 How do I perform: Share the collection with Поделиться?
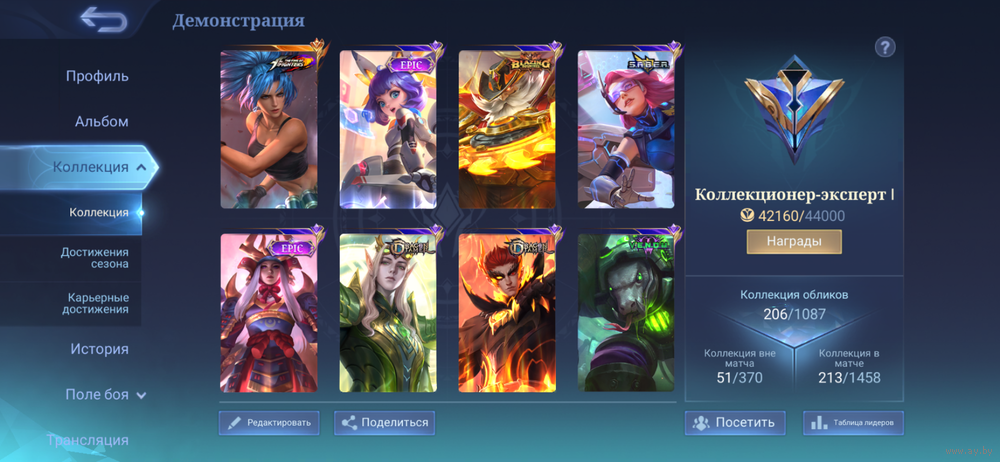click(385, 423)
